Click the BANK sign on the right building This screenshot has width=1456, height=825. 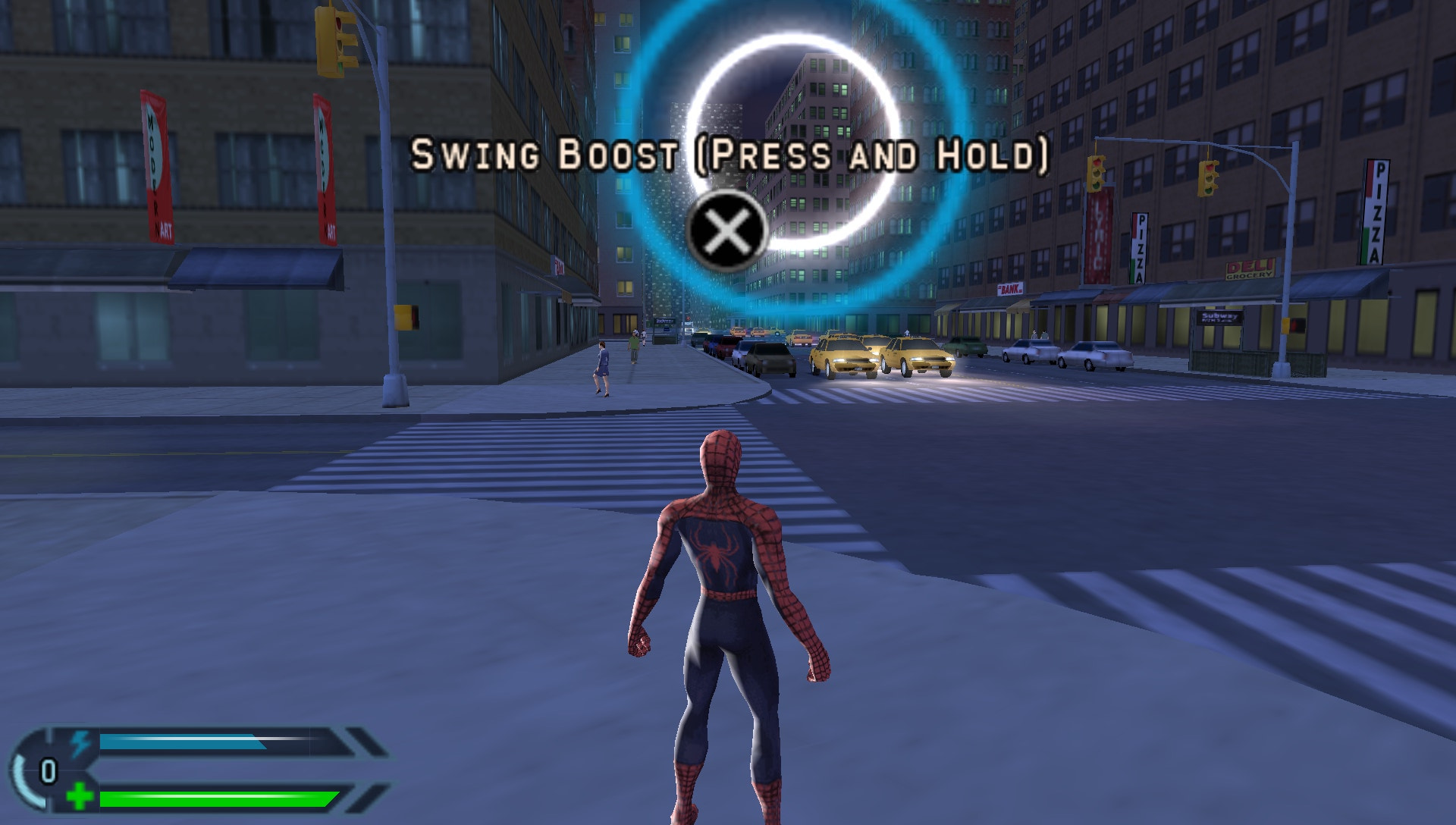(1009, 290)
